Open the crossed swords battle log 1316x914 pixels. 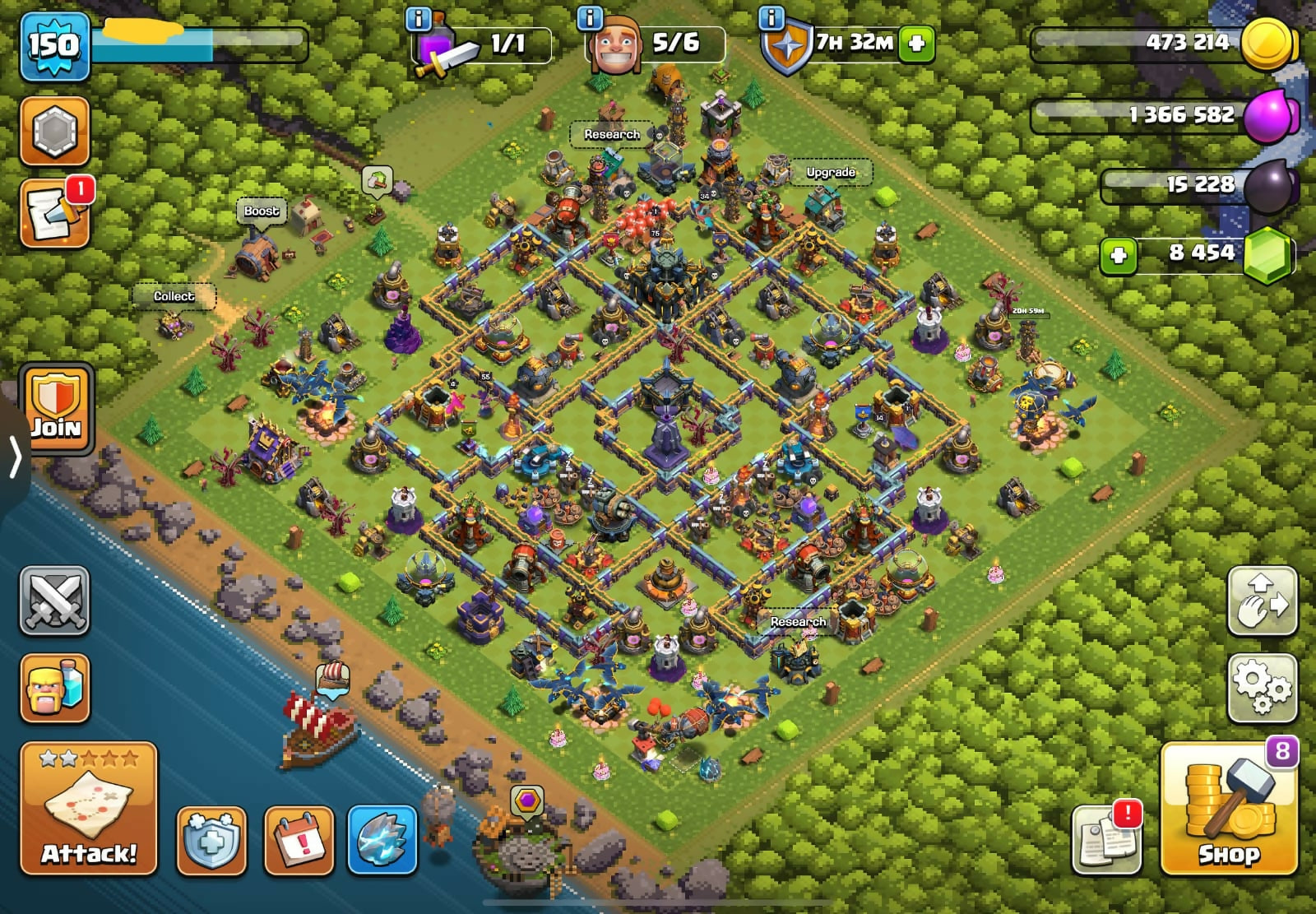[54, 601]
